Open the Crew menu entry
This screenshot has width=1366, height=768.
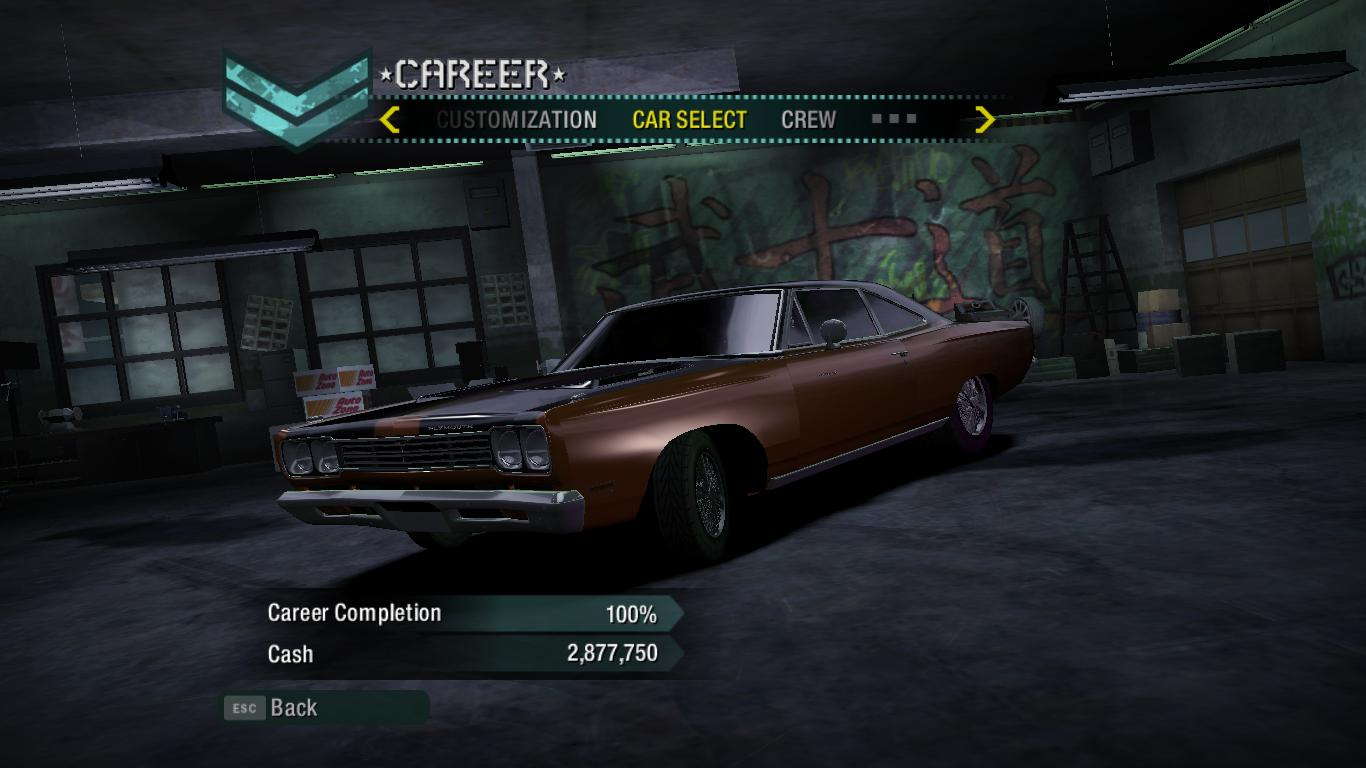tap(808, 120)
